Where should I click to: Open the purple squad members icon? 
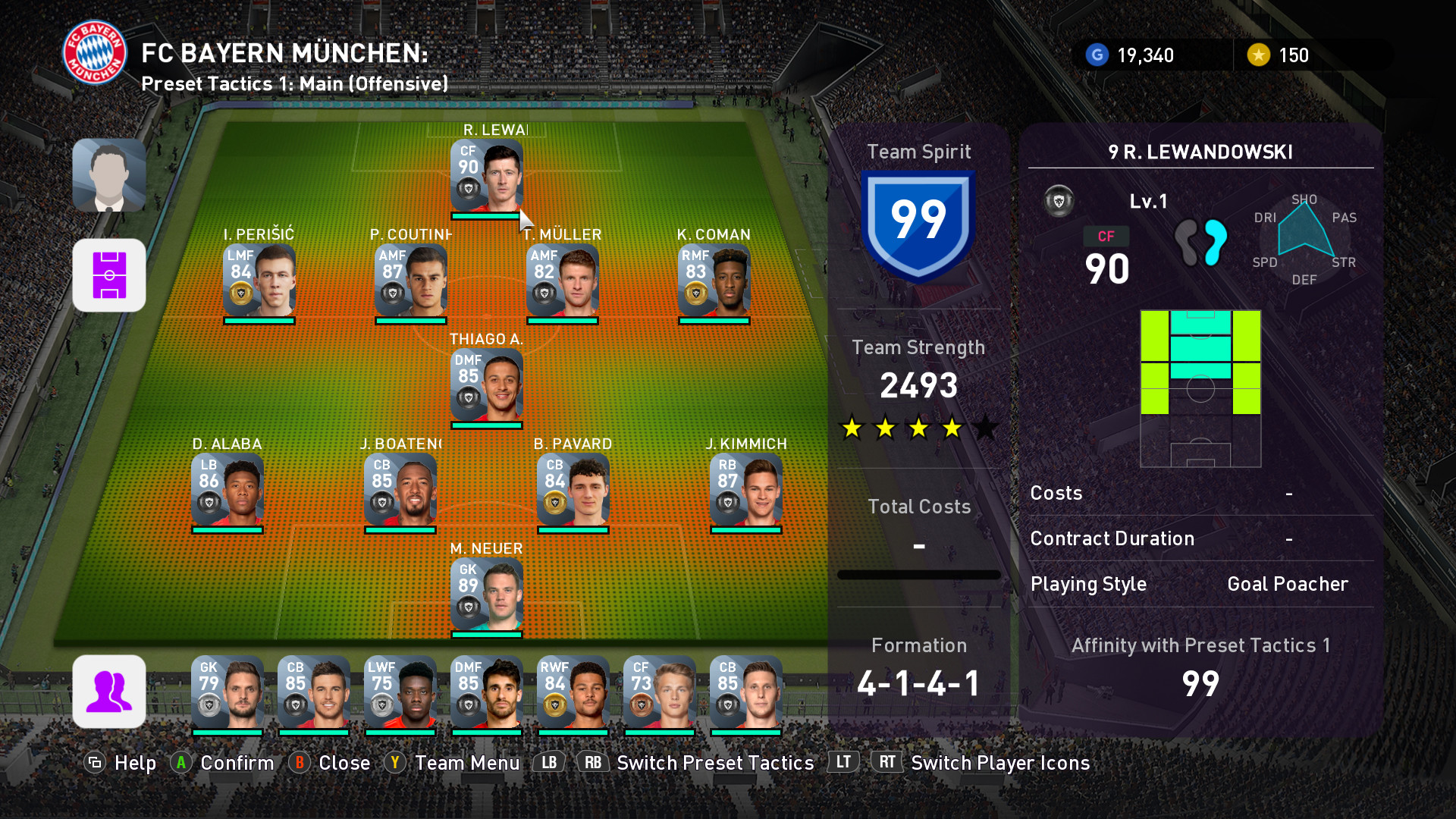coord(109,691)
